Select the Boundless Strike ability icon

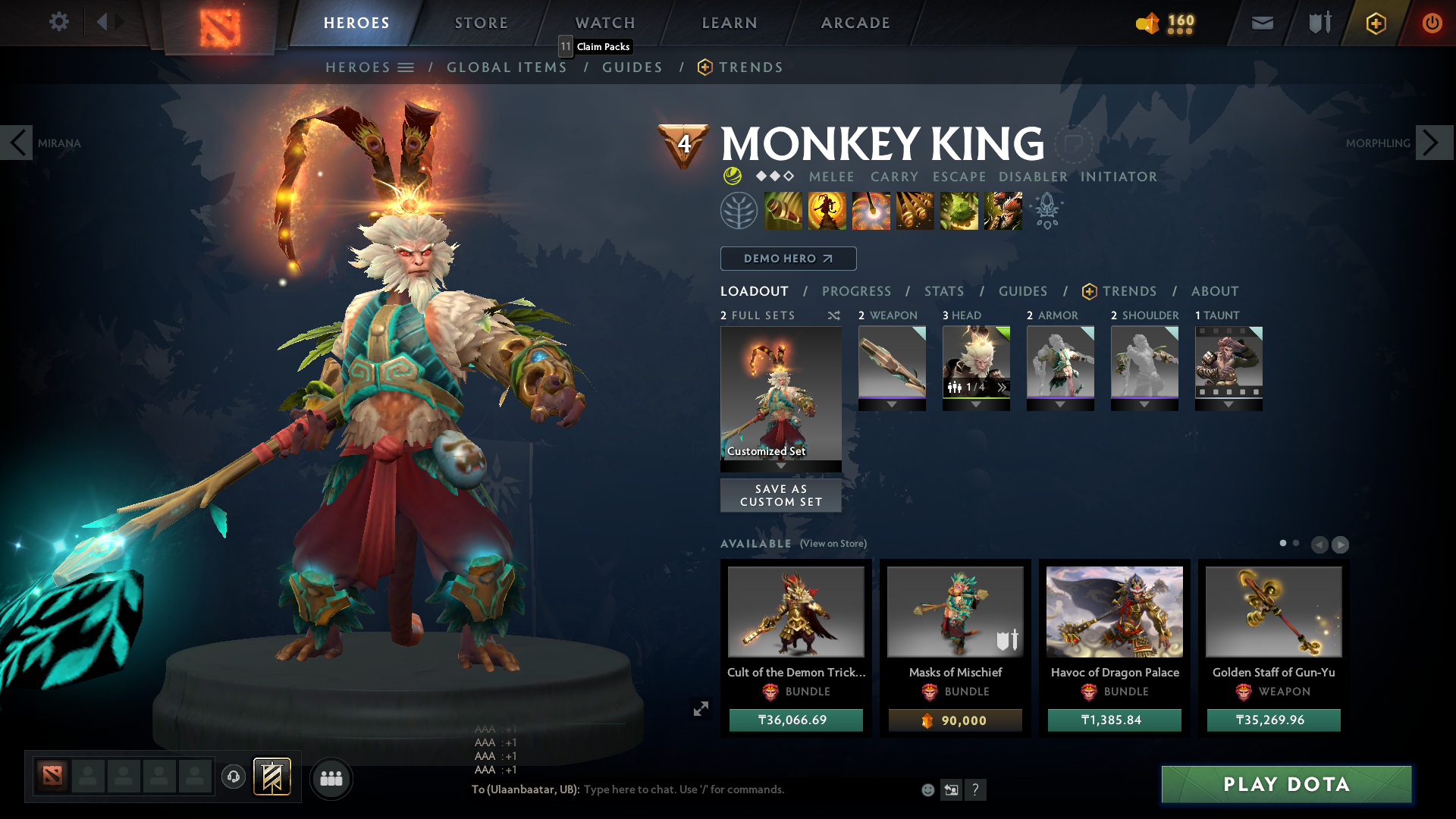785,211
